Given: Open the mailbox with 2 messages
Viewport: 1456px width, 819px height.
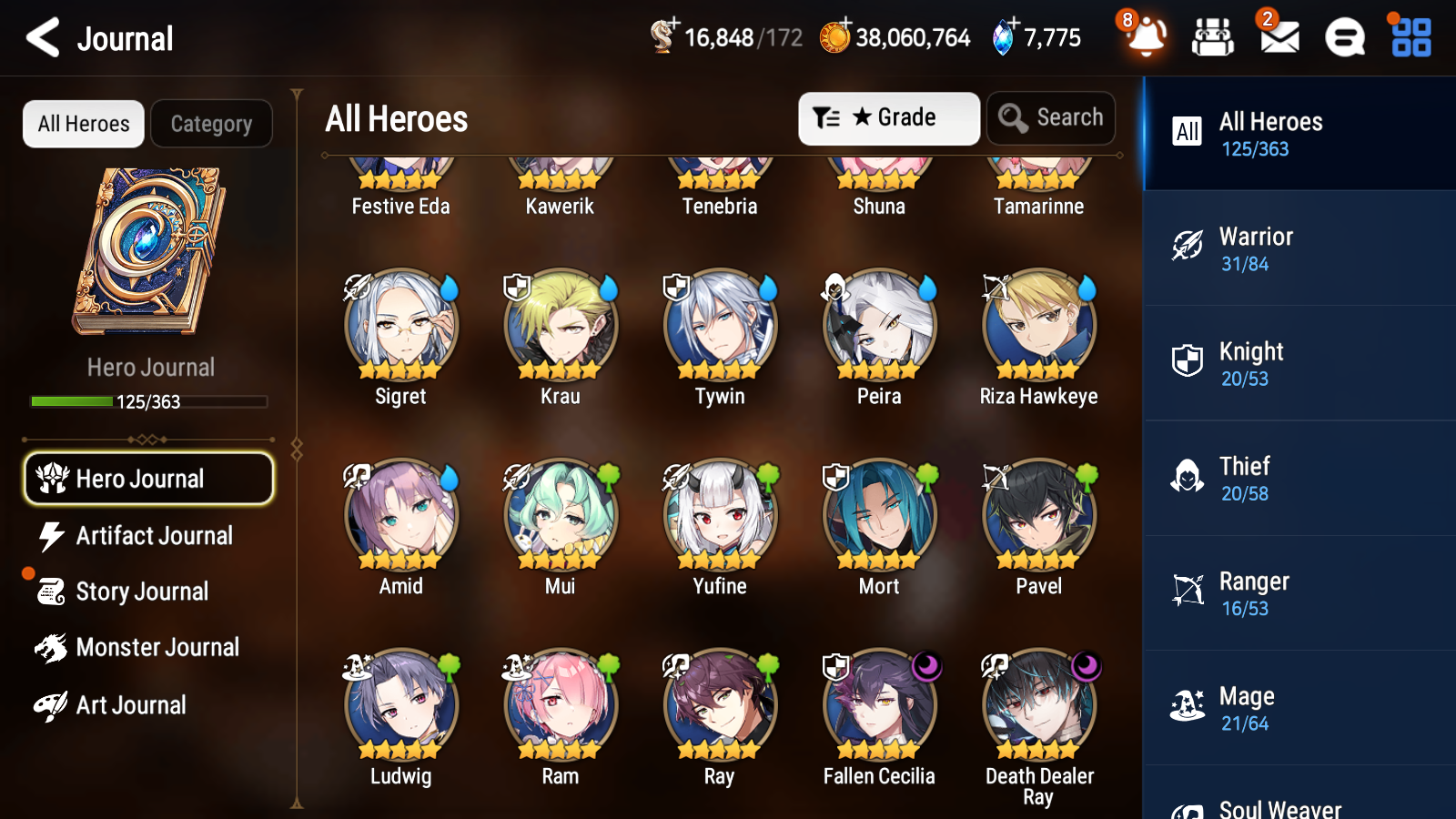Looking at the screenshot, I should point(1277,38).
